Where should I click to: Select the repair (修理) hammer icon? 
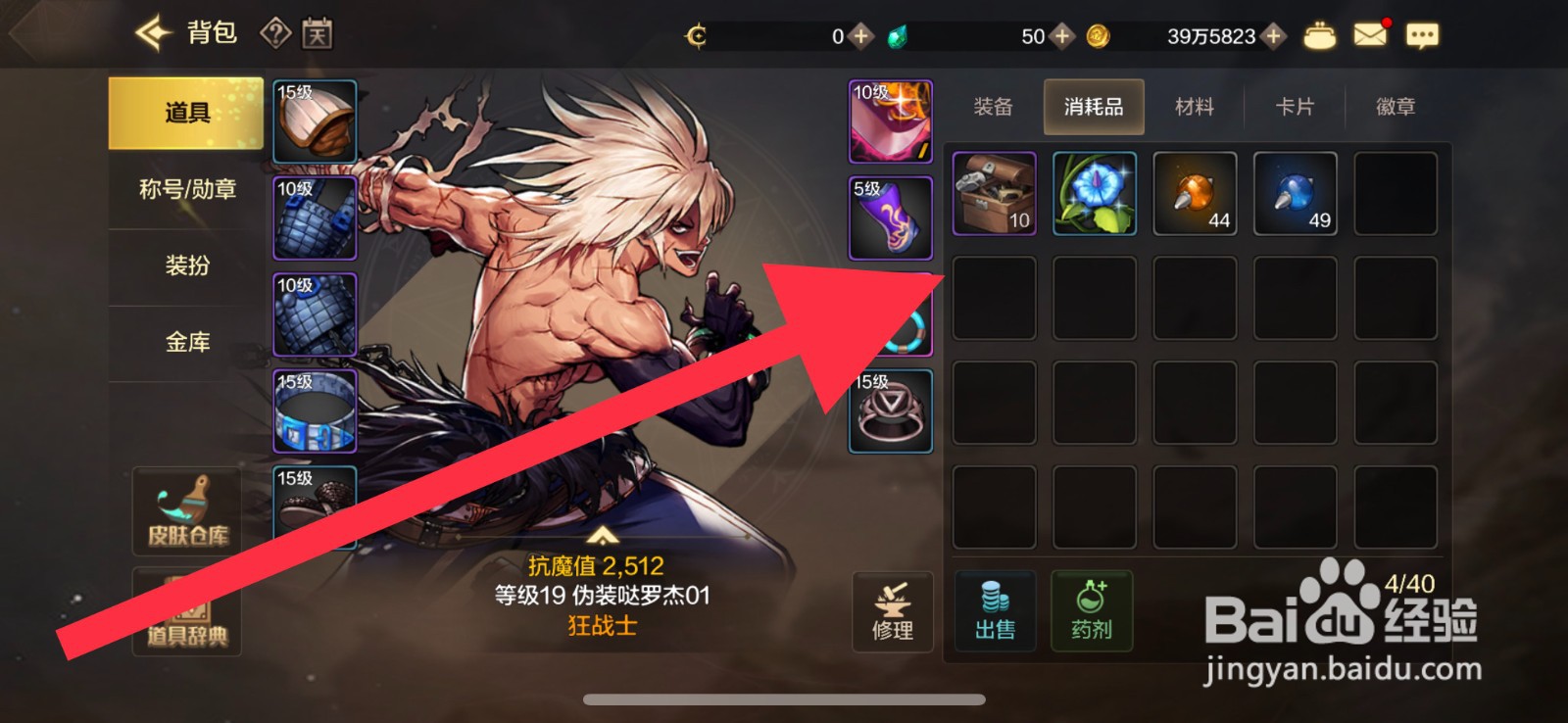click(x=891, y=609)
